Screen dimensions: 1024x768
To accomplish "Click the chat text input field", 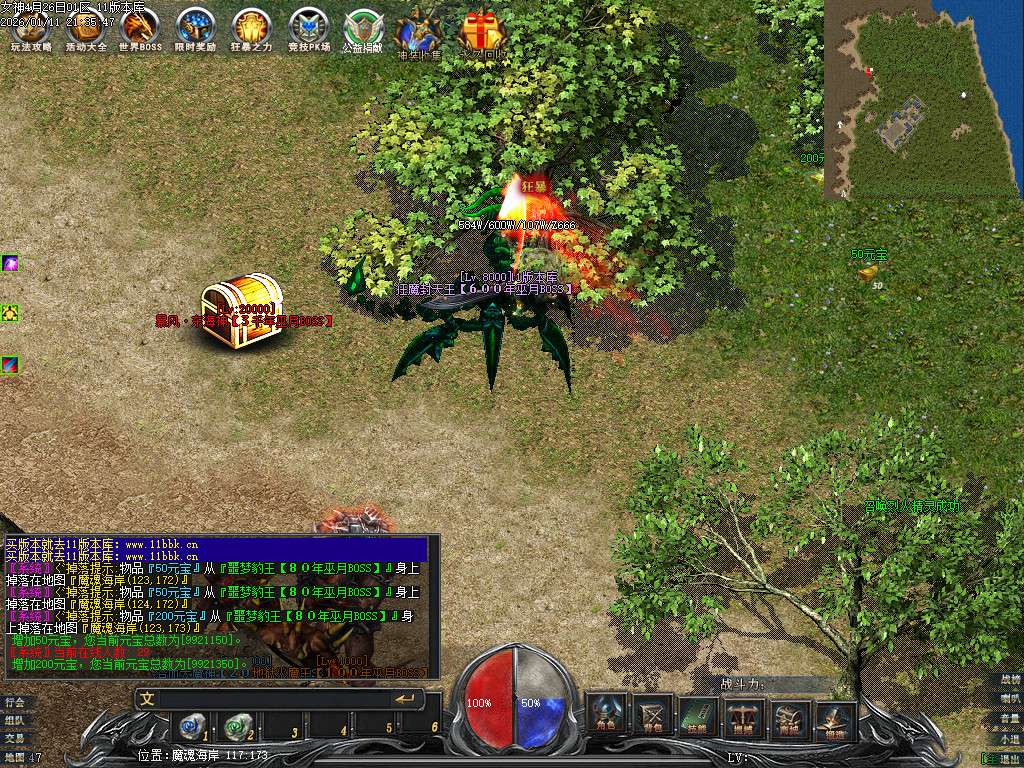I will [270, 699].
